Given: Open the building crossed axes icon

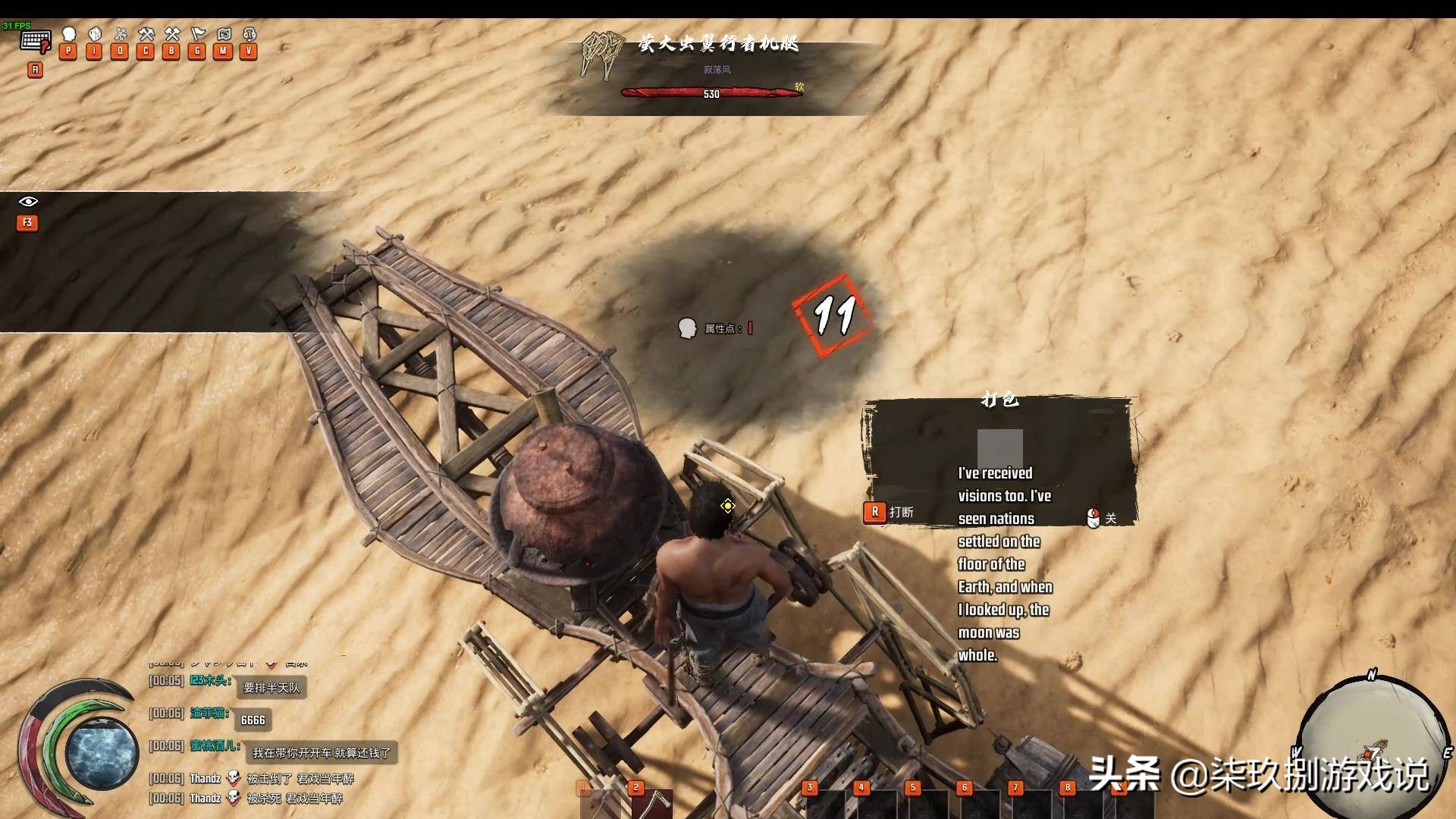Looking at the screenshot, I should pyautogui.click(x=172, y=35).
